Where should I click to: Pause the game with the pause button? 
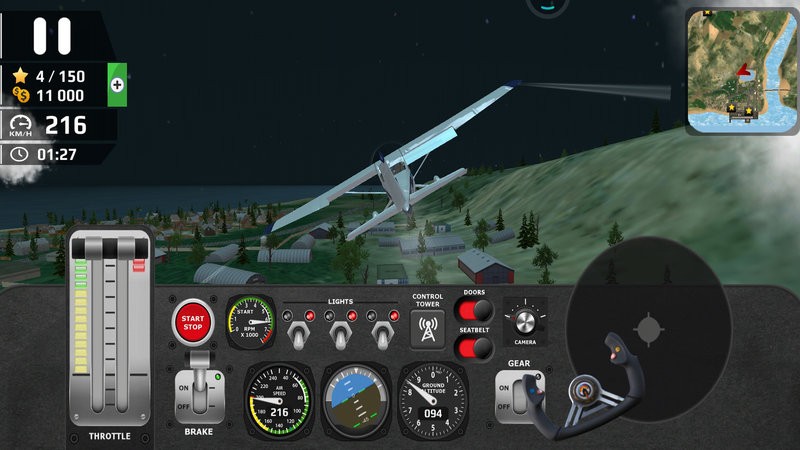52,35
